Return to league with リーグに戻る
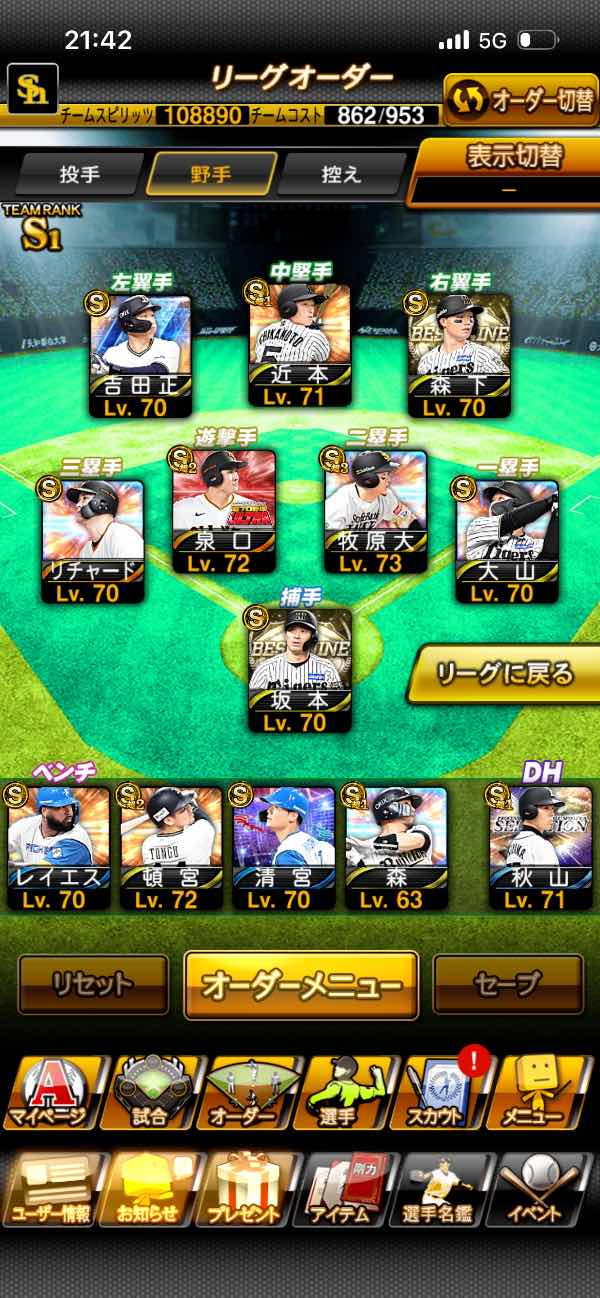 pyautogui.click(x=505, y=674)
